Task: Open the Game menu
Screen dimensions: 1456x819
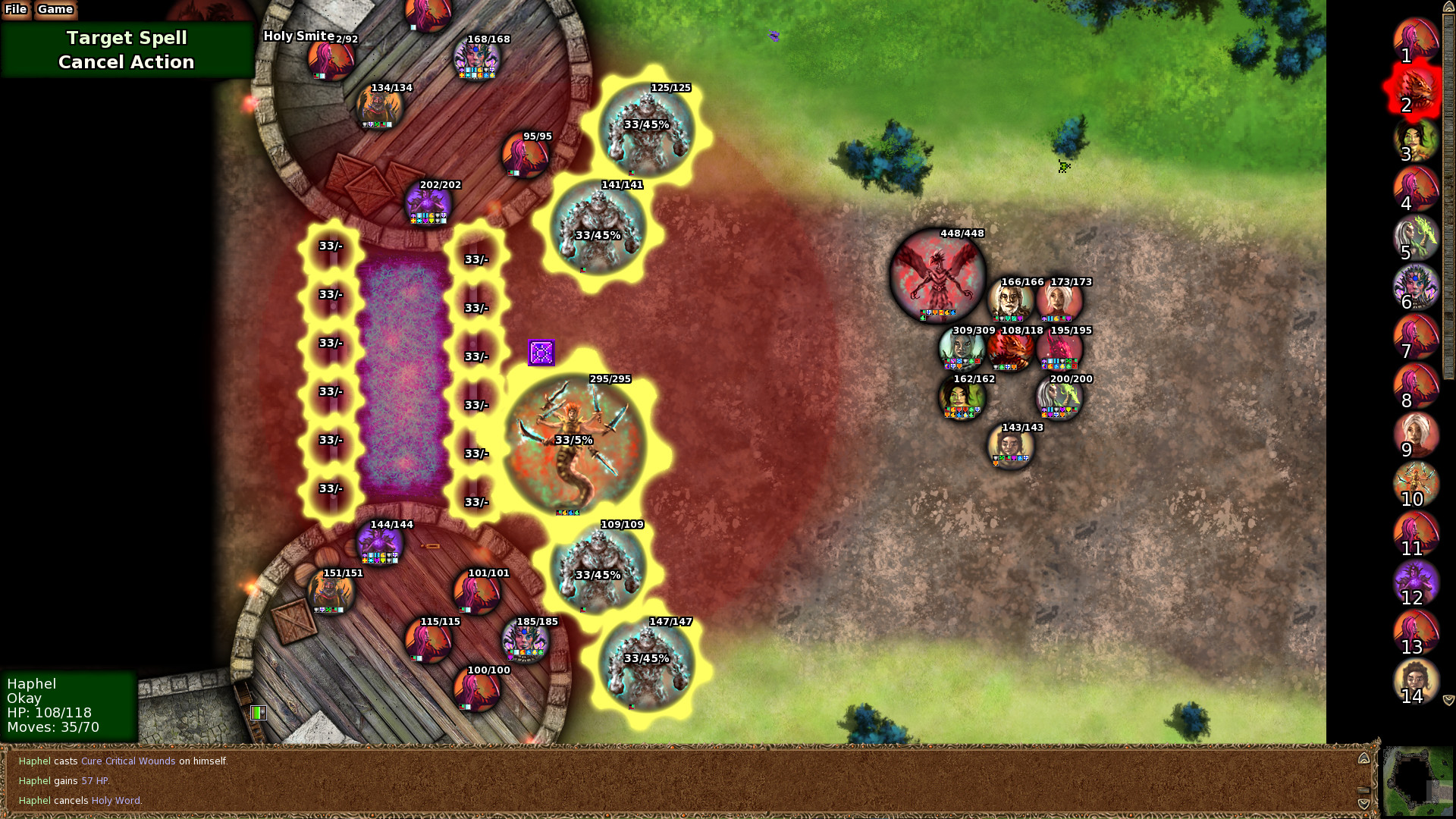Action: 54,10
